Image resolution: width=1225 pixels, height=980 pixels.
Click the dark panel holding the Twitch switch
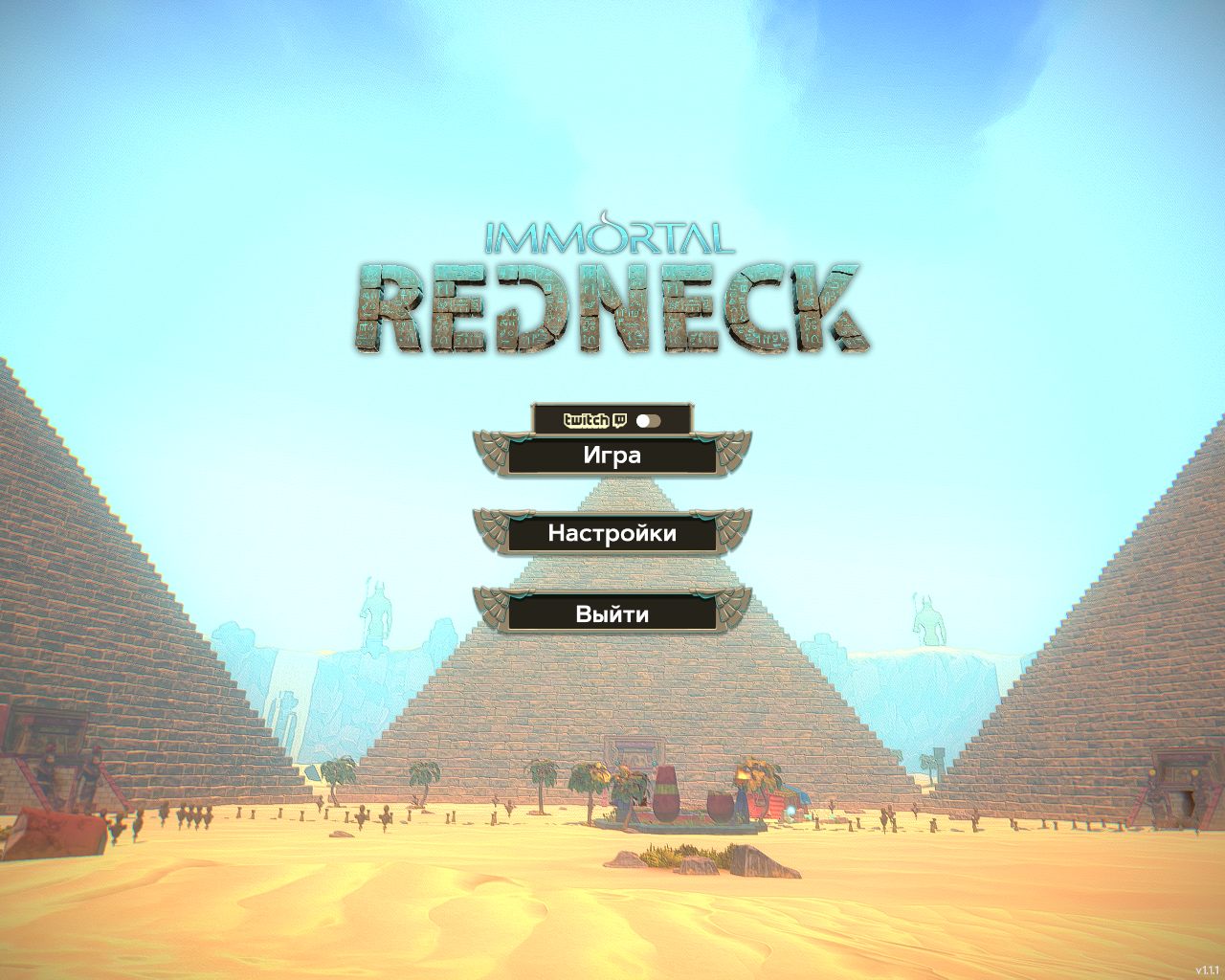pos(612,419)
